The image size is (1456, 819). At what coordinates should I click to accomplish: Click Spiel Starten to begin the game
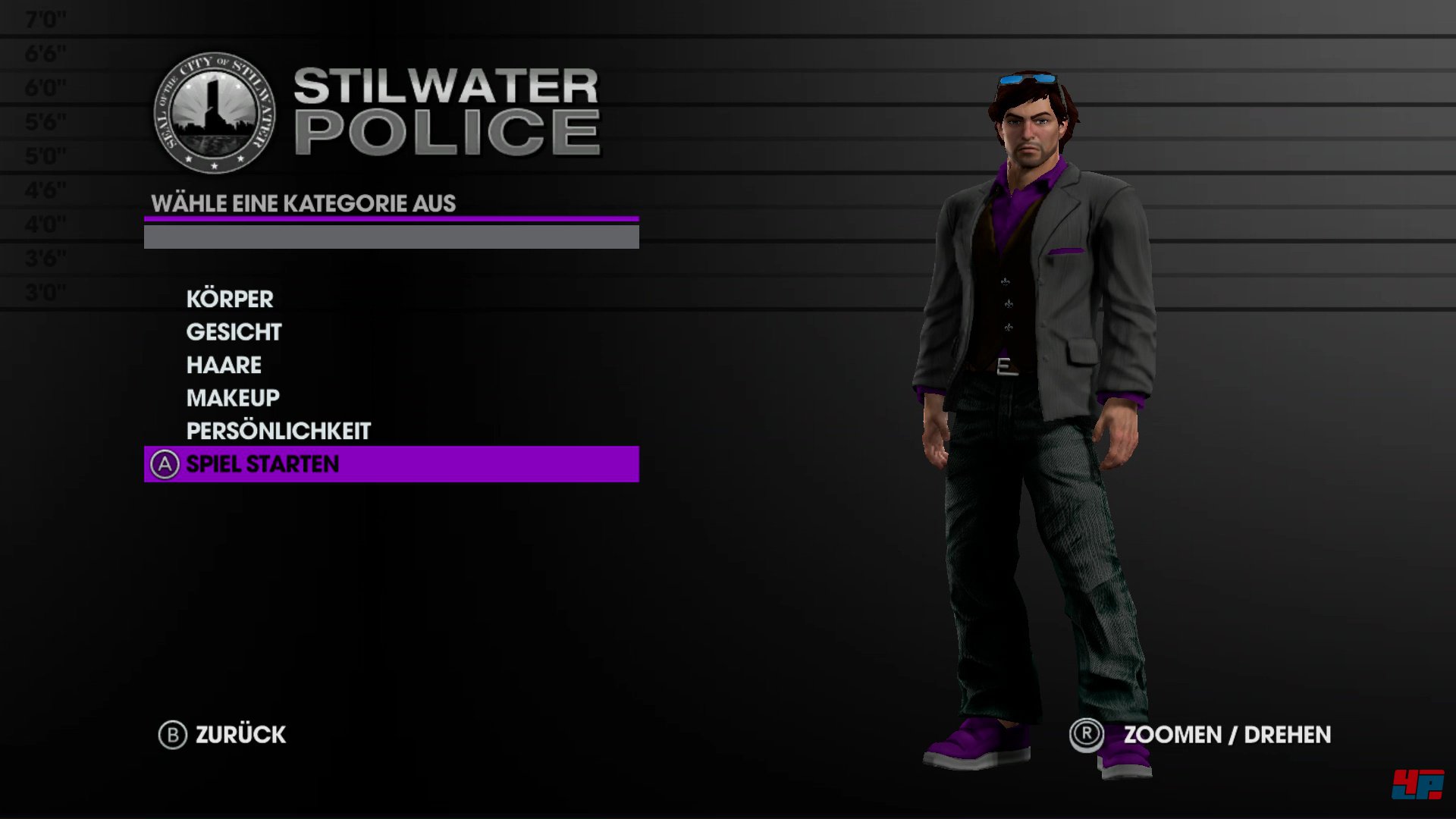(x=262, y=464)
